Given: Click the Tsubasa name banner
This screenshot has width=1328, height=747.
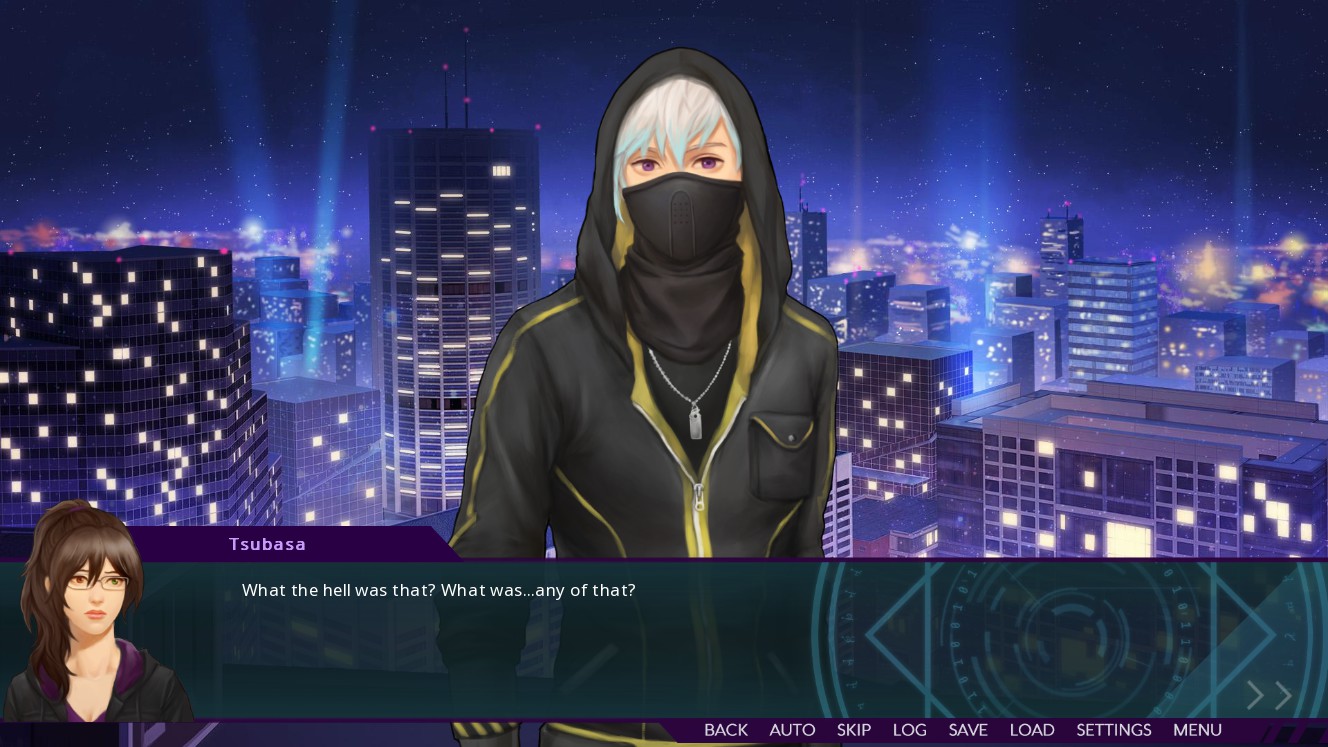Looking at the screenshot, I should tap(268, 544).
